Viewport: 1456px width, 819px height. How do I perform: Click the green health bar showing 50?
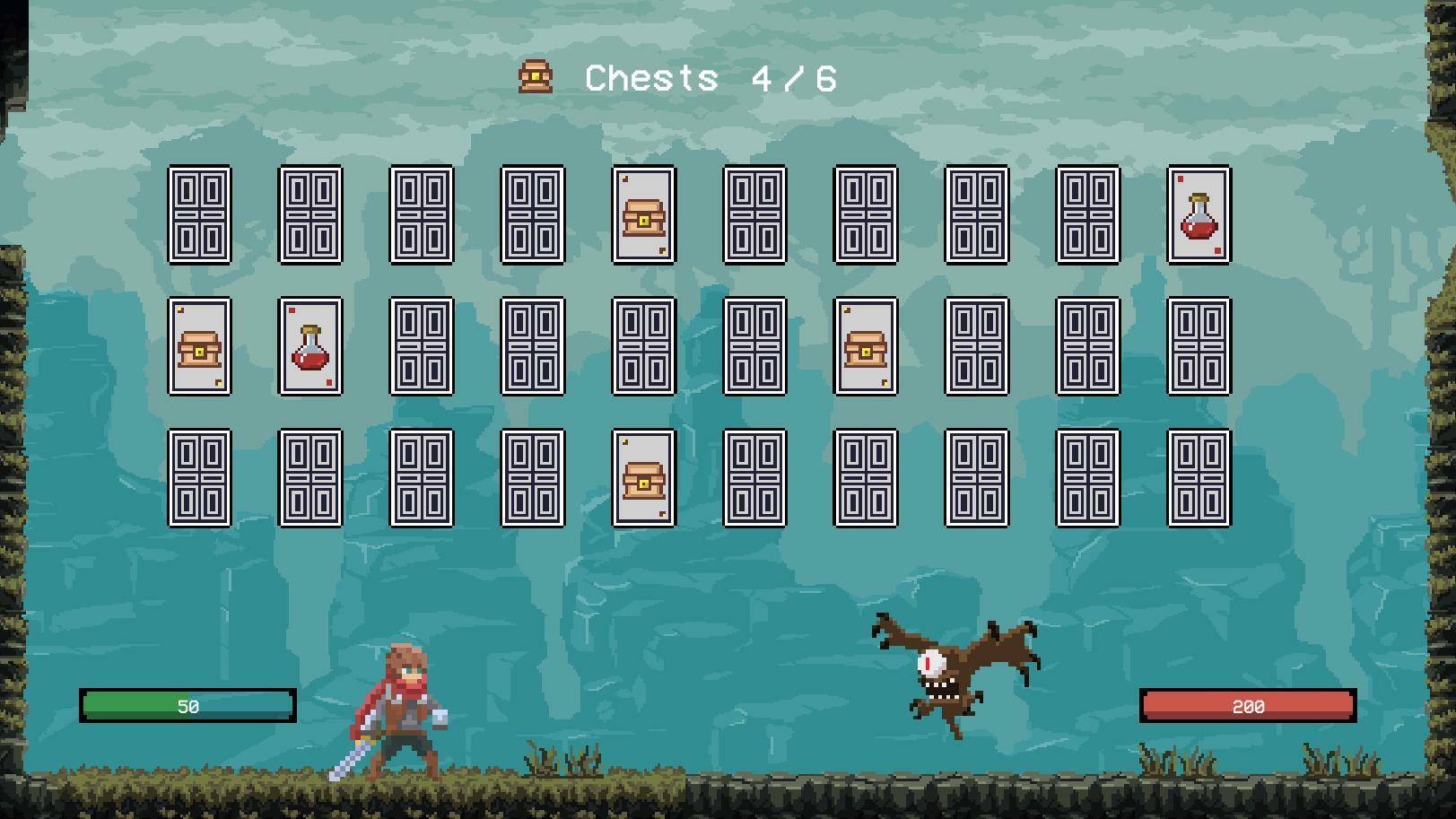[188, 705]
